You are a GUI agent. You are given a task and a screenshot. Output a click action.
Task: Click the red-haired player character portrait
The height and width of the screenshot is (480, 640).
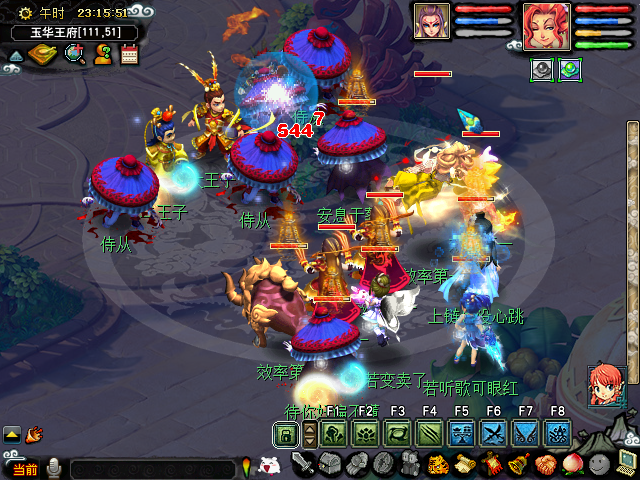pos(546,26)
